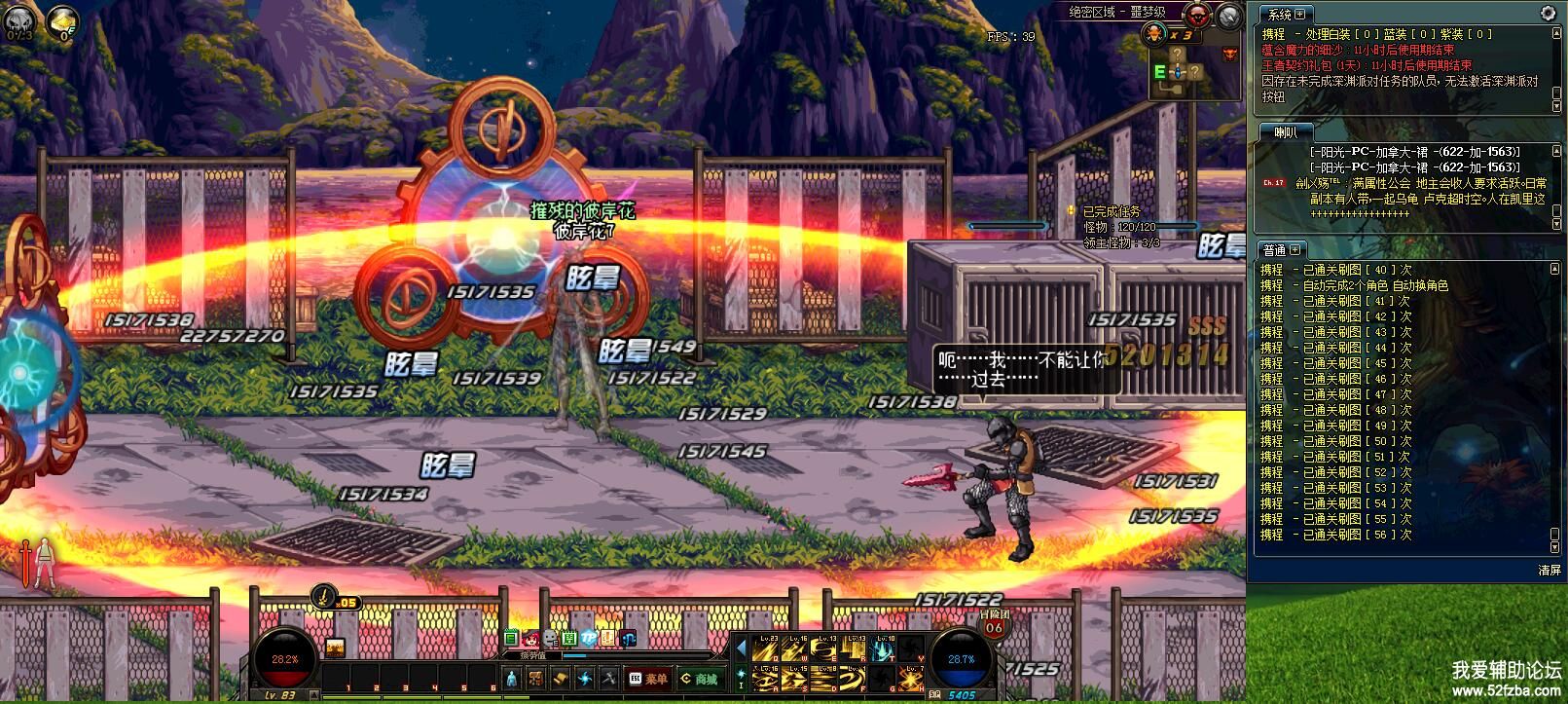Use the item in the quick slot above the hotbar

(335, 648)
